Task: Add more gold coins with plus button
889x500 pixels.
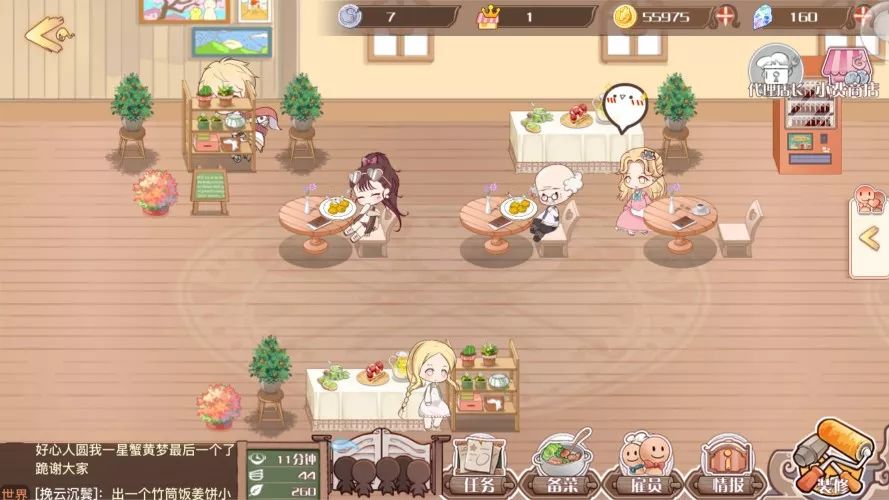Action: click(727, 17)
